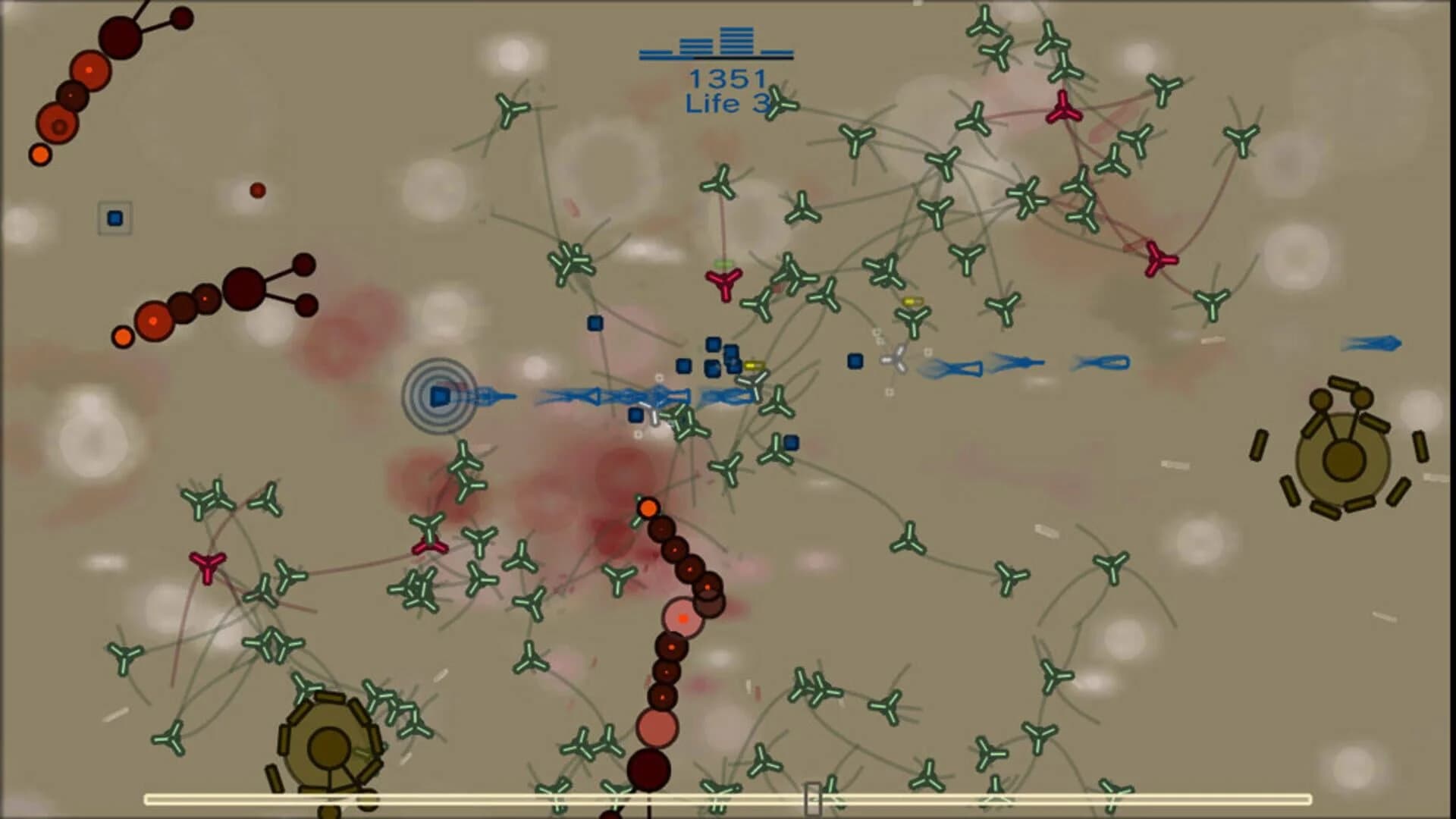Click the marker on the bottom progress bar
1456x819 pixels.
(x=813, y=799)
